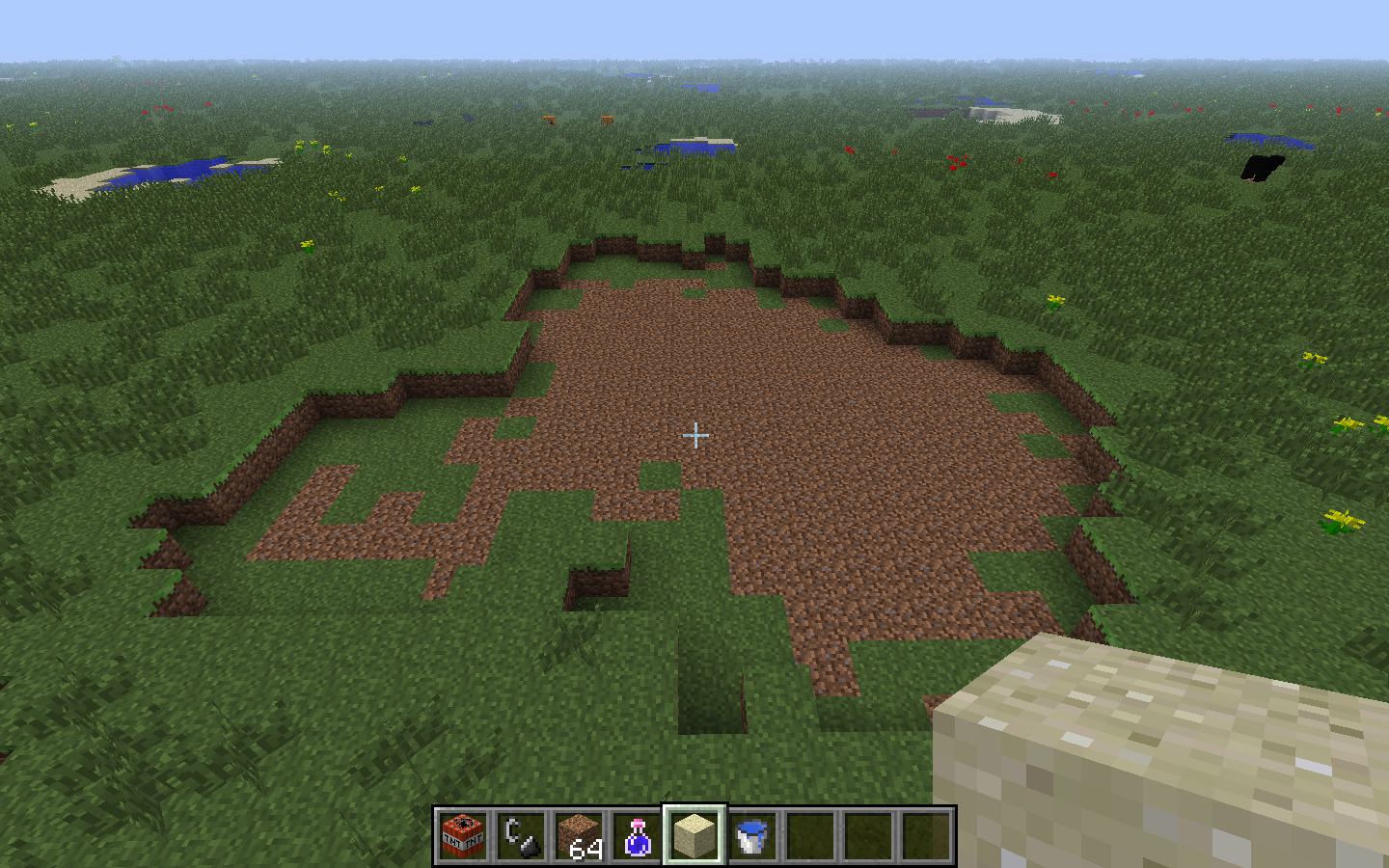
Task: Select the TNT block in the hotbar
Action: pos(464,837)
